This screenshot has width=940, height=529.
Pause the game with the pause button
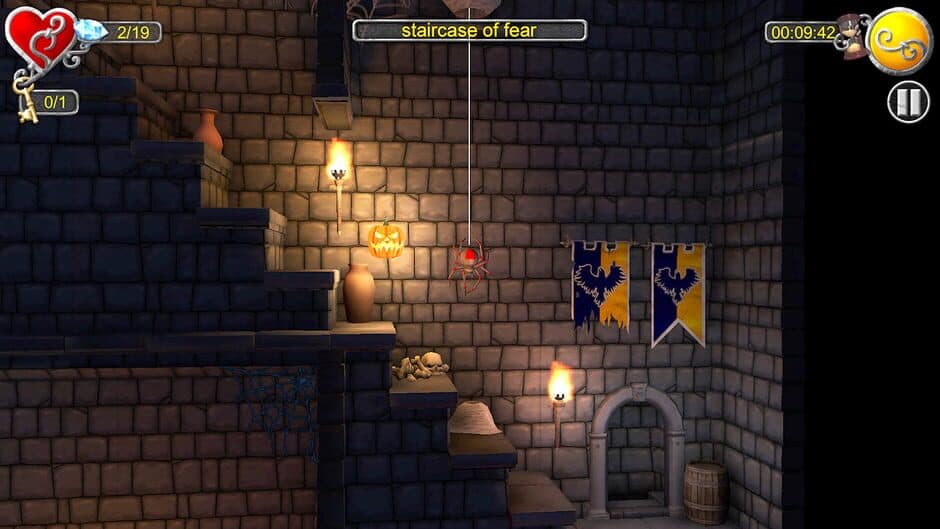908,102
